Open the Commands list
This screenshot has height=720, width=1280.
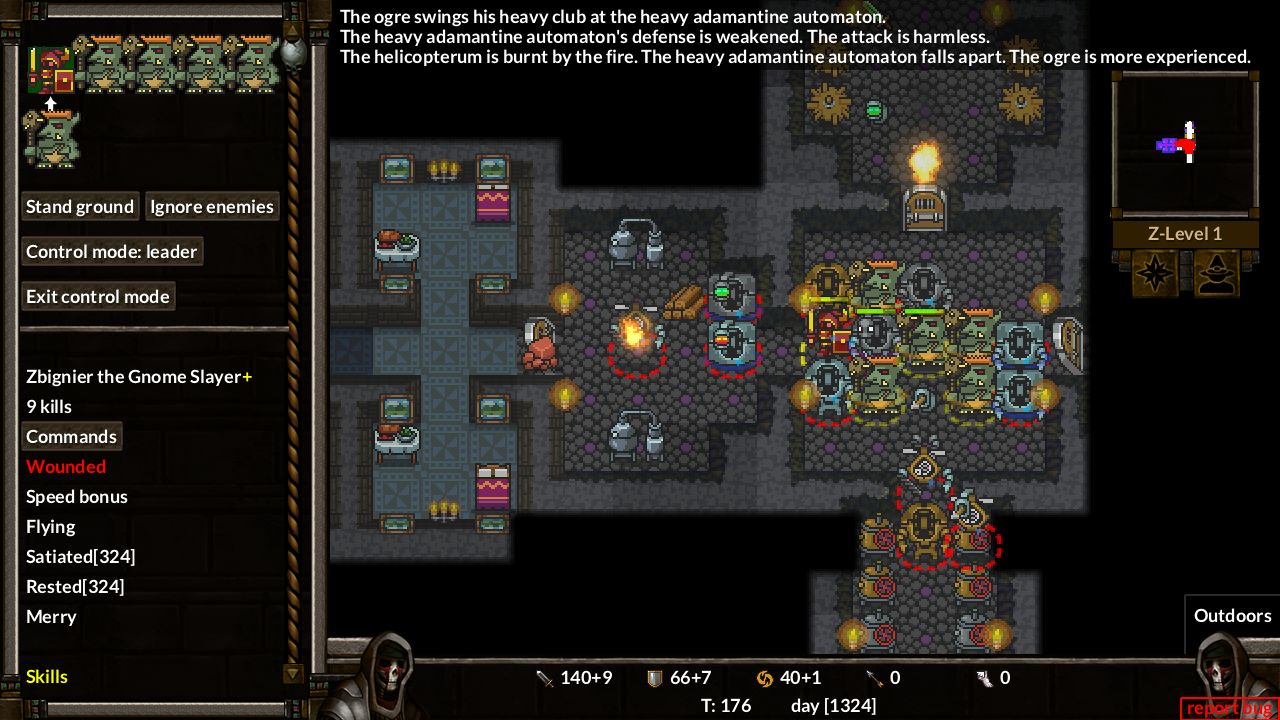71,437
